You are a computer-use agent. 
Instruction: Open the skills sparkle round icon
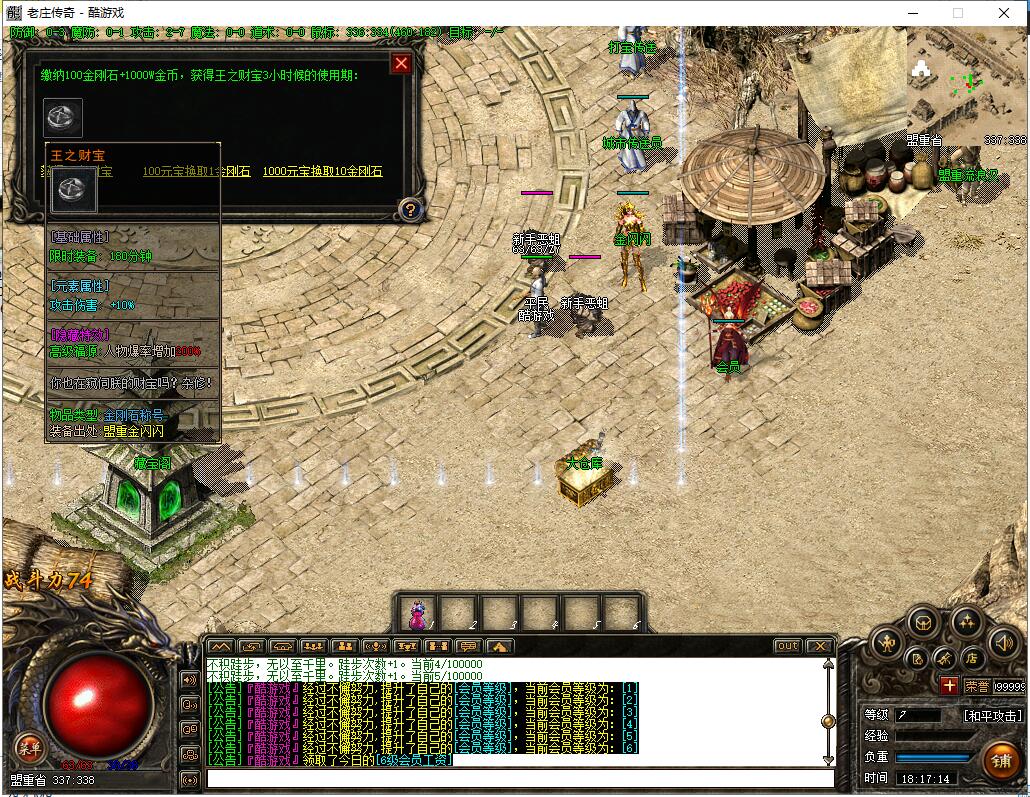pyautogui.click(x=965, y=623)
